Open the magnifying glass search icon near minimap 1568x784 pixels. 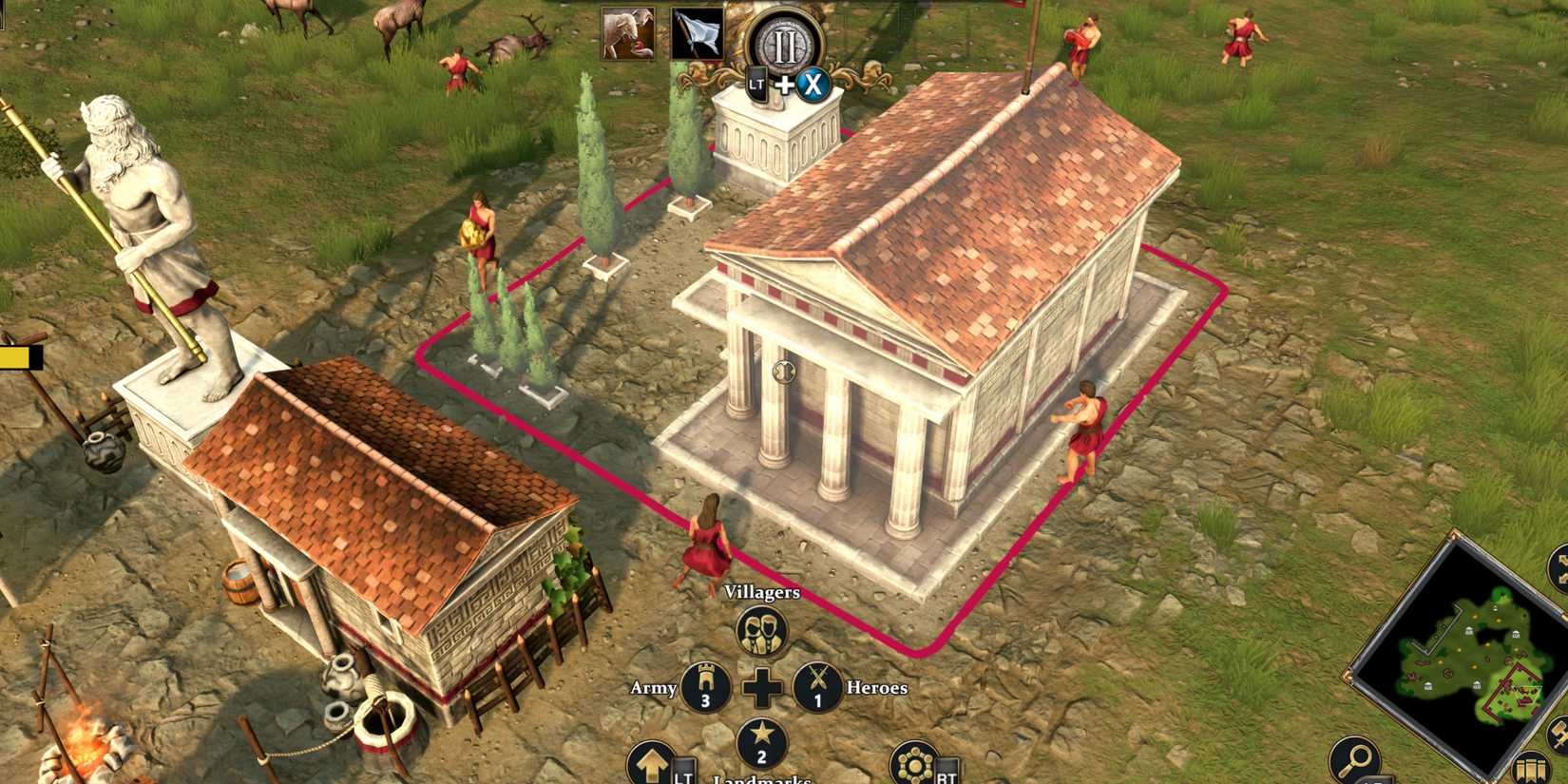tap(1355, 756)
